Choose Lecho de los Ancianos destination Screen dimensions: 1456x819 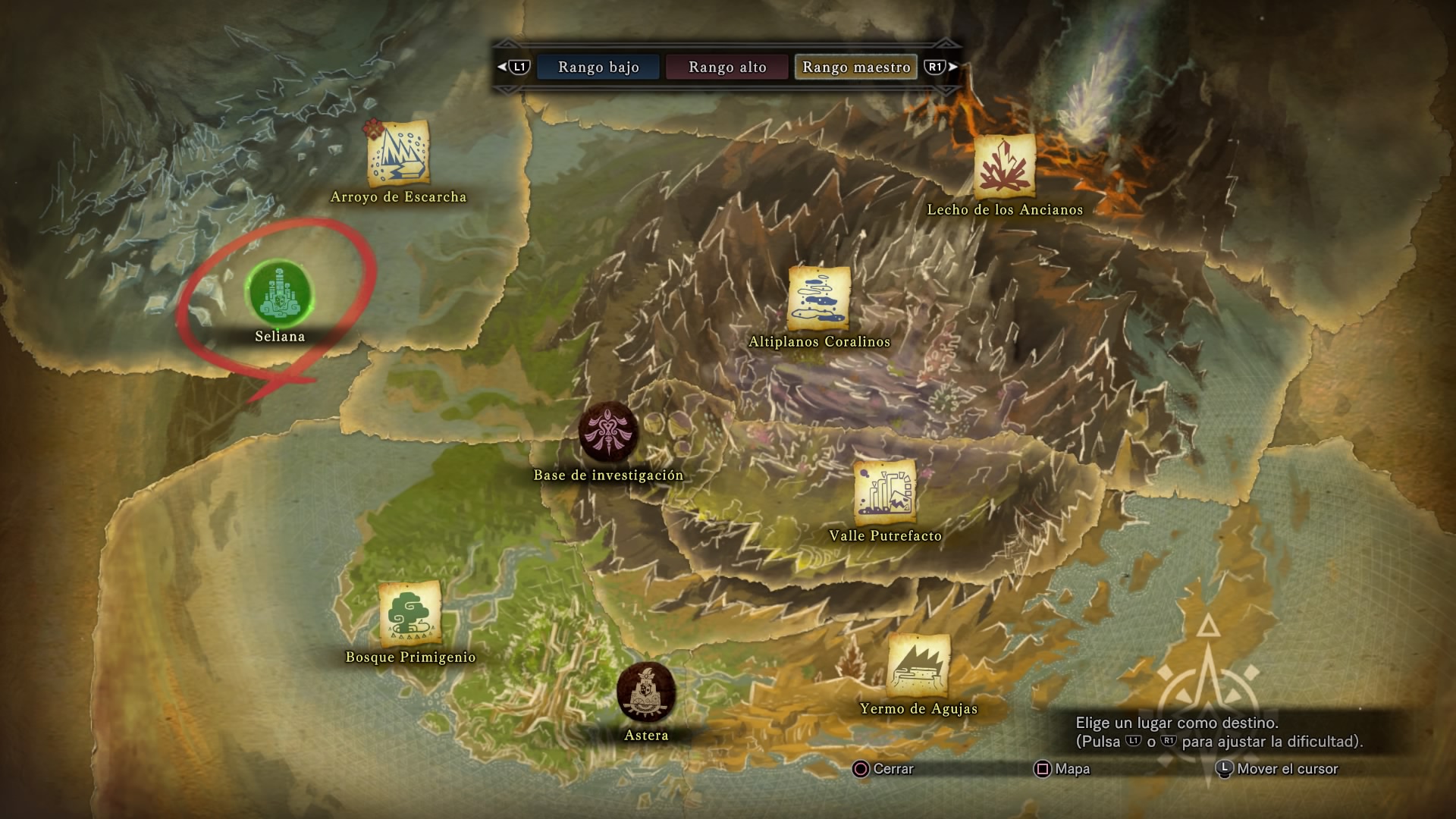point(1005,166)
